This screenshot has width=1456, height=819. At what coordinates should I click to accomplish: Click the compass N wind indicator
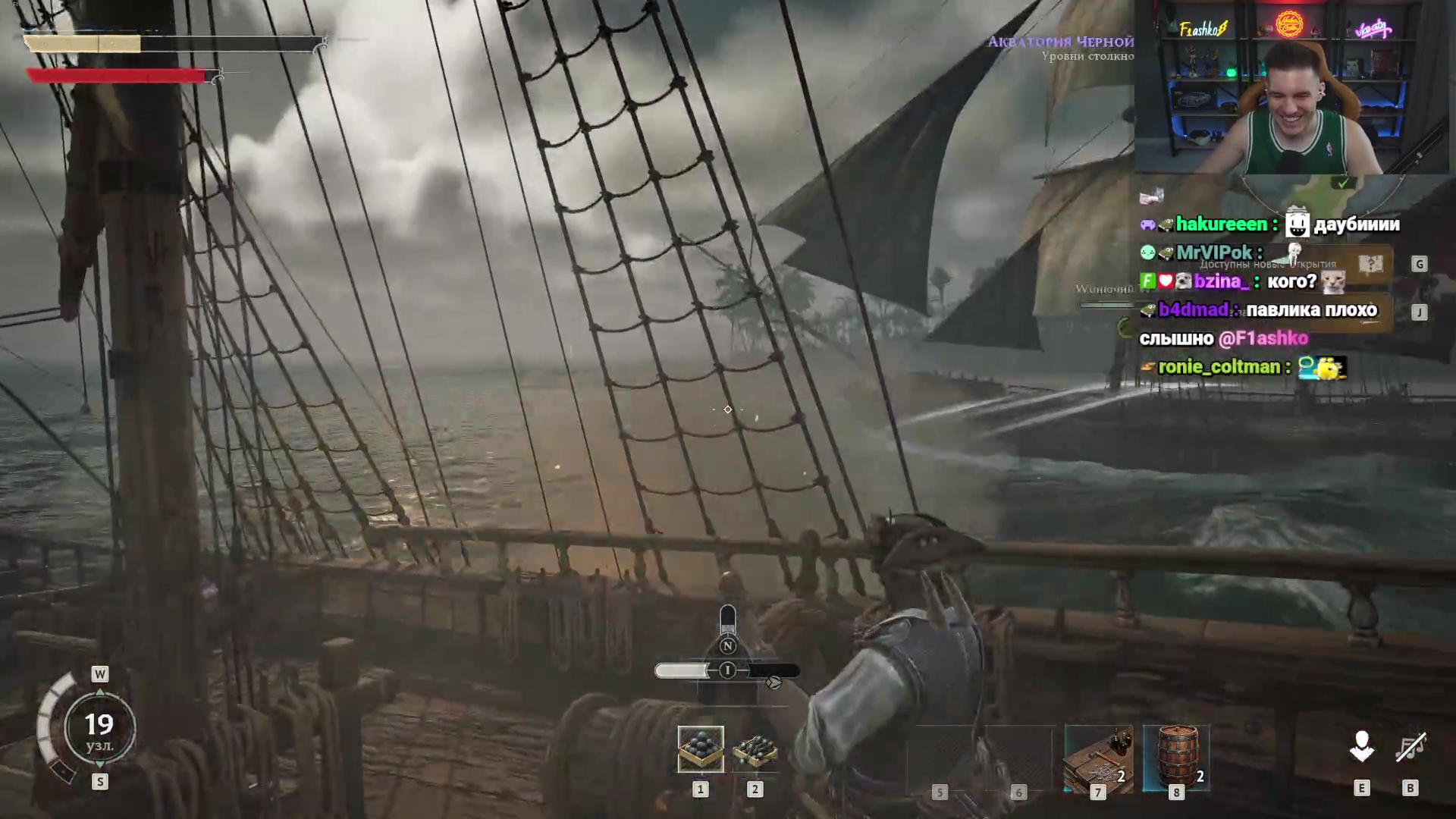[x=727, y=646]
